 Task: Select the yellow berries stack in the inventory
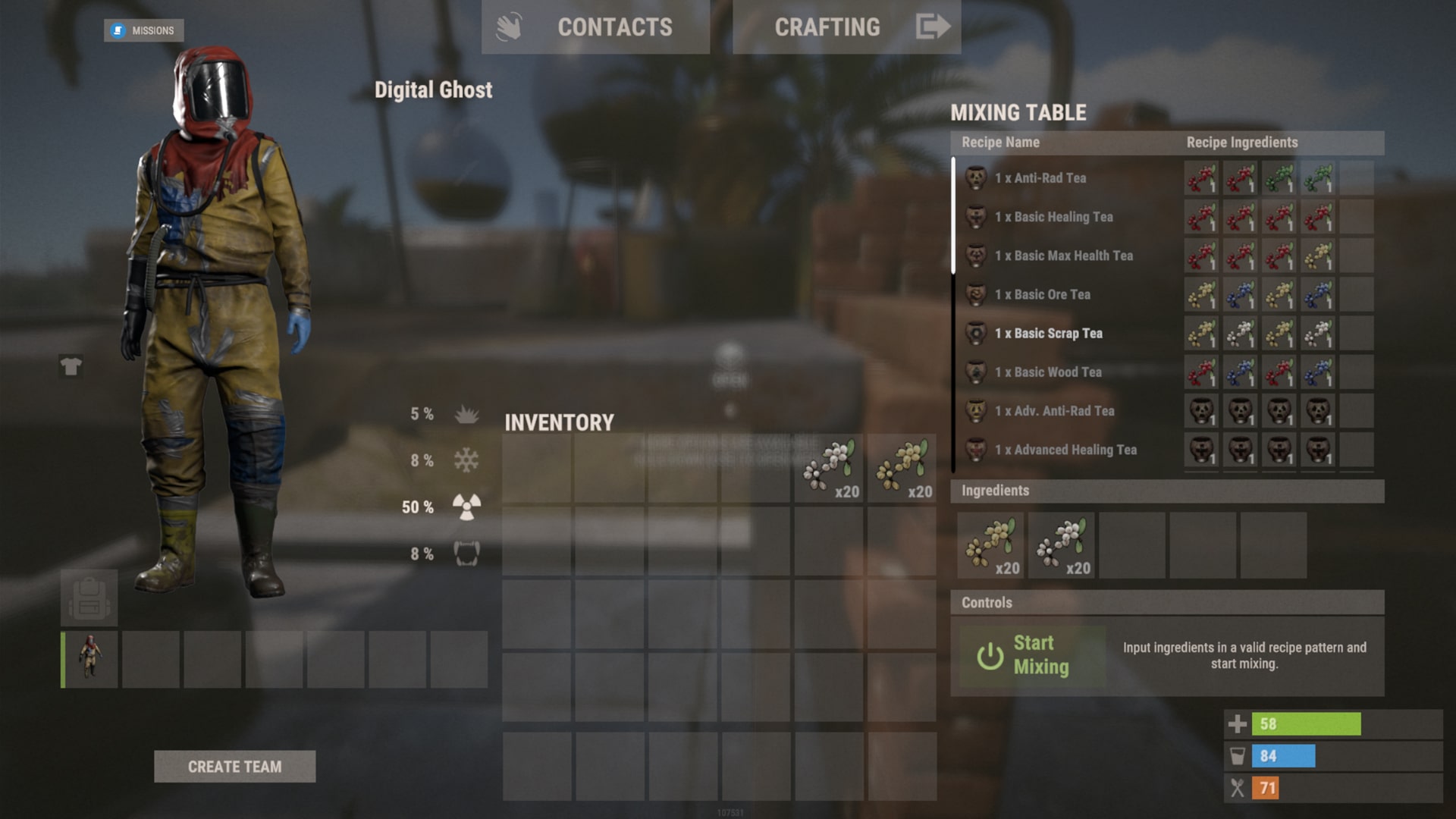coord(908,467)
